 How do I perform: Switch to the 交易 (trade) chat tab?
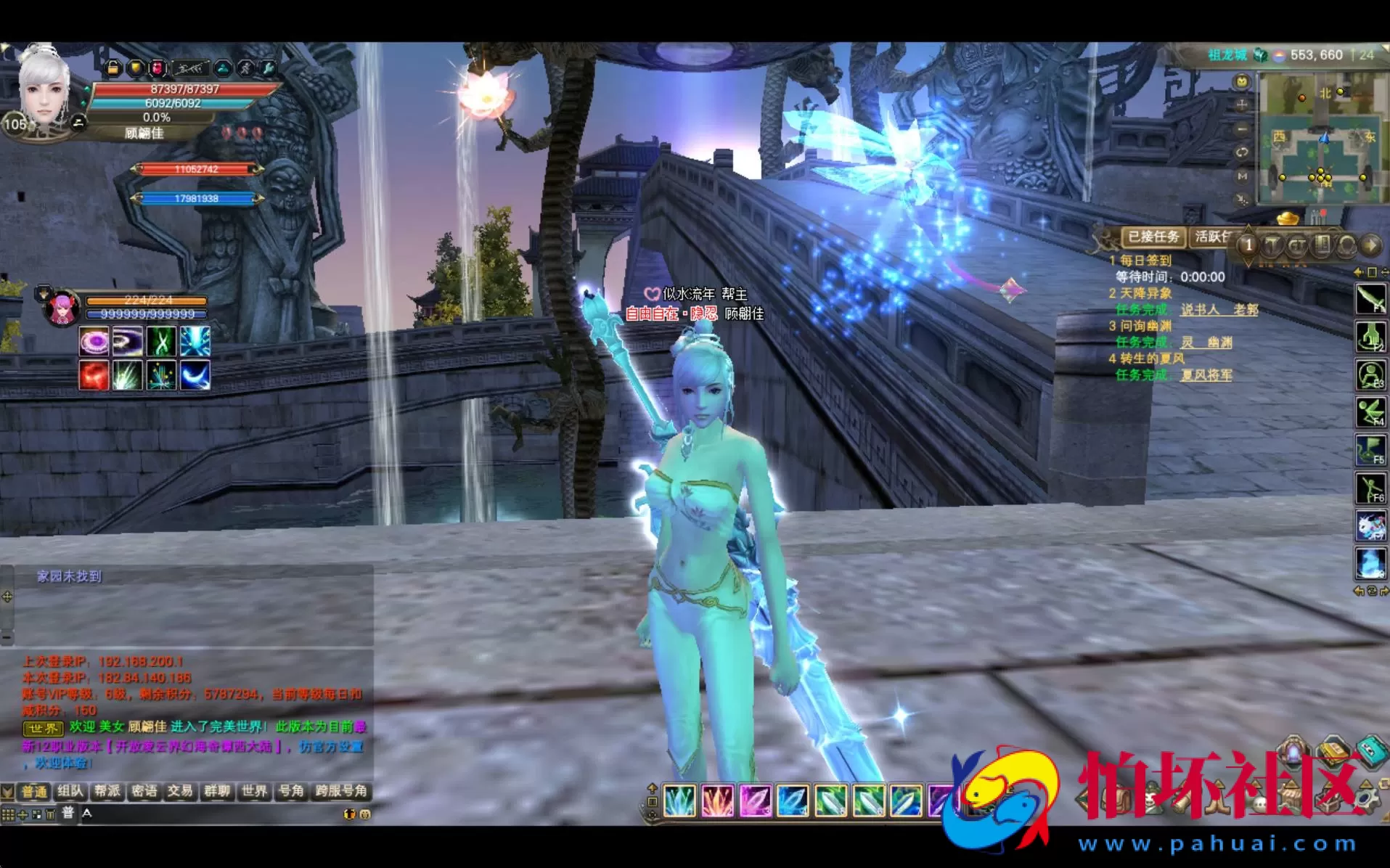[x=180, y=791]
